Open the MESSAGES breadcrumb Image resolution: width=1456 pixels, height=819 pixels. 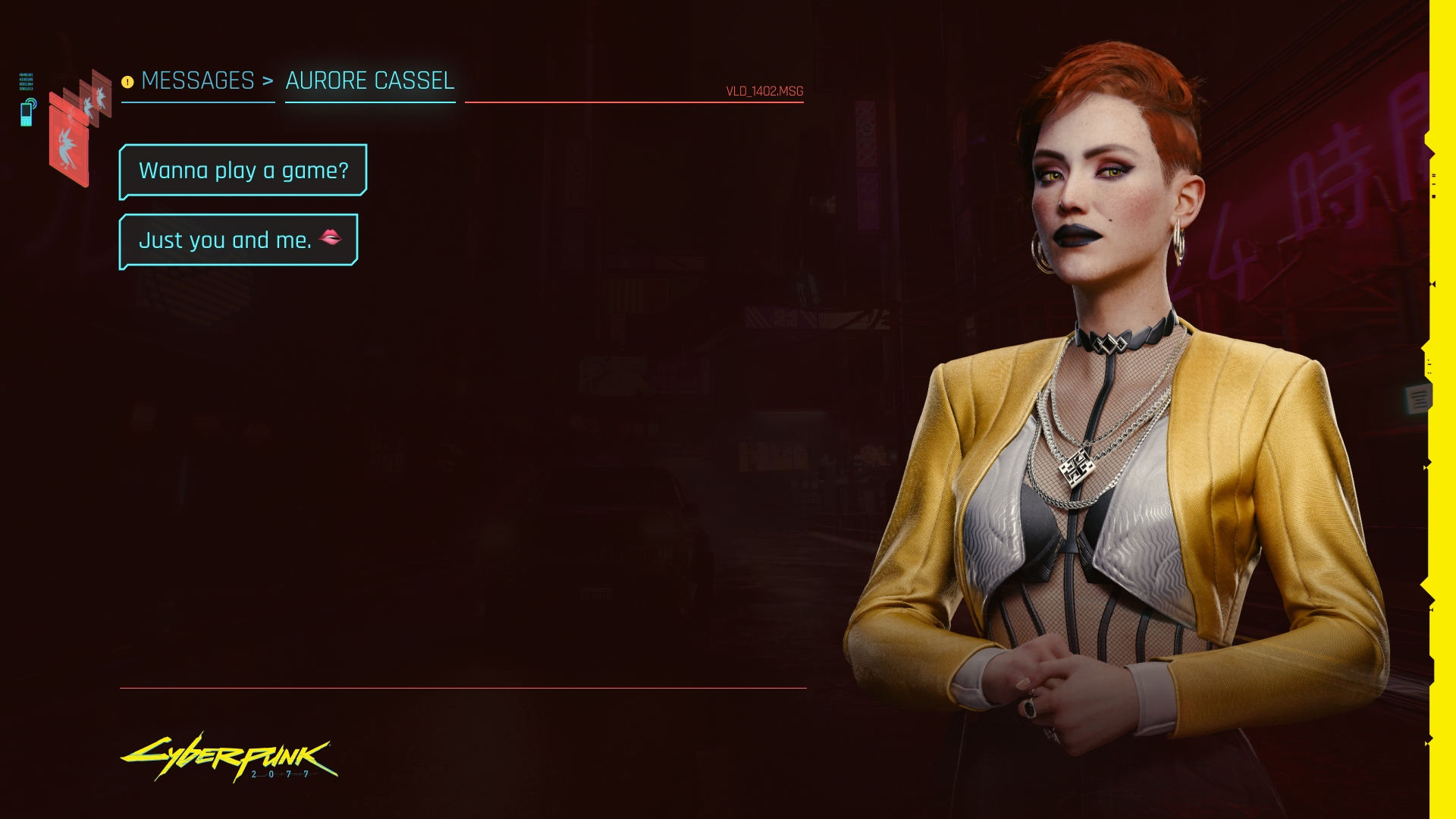click(x=197, y=81)
